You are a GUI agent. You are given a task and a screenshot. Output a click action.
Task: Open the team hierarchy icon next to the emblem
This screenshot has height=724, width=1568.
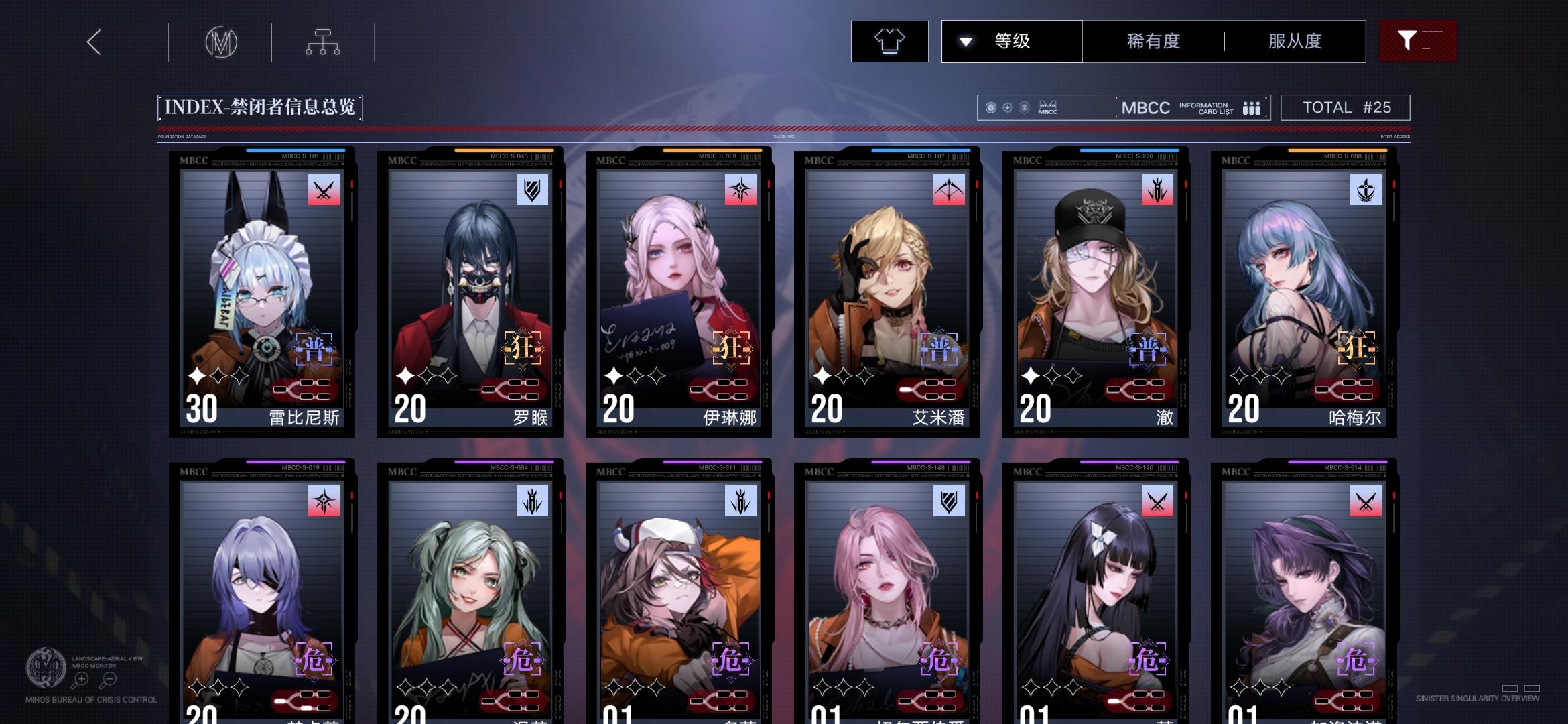point(324,41)
